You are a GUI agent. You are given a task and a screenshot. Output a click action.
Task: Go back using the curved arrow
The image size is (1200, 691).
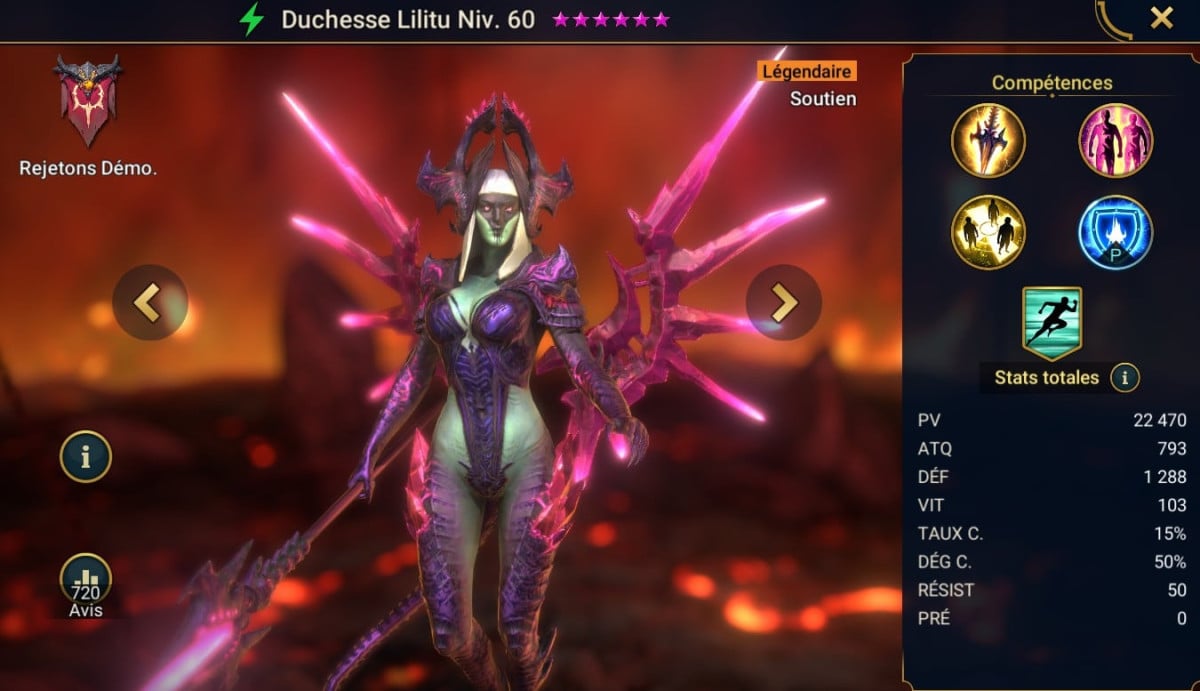pyautogui.click(x=1114, y=20)
